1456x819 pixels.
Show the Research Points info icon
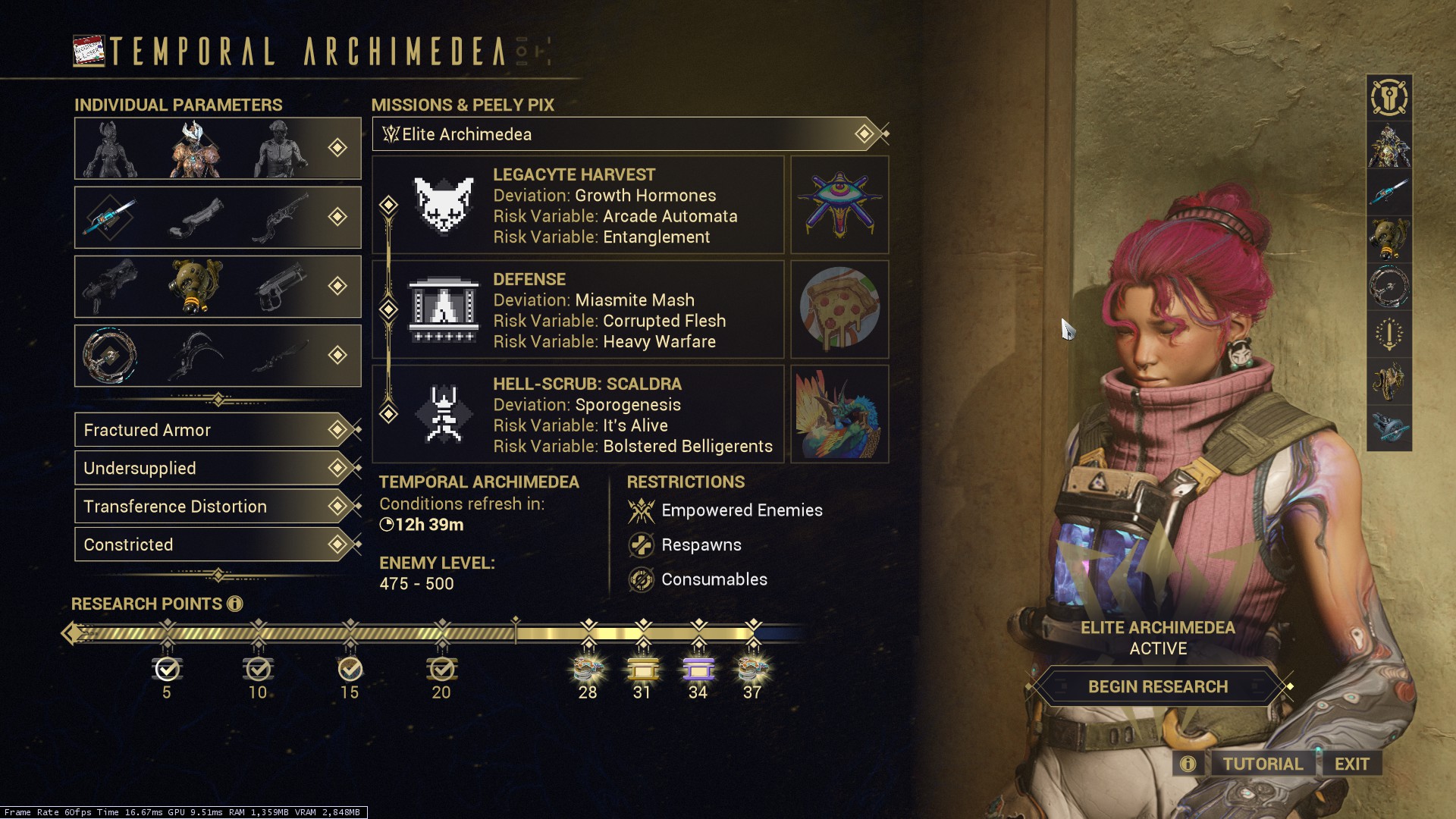[235, 604]
